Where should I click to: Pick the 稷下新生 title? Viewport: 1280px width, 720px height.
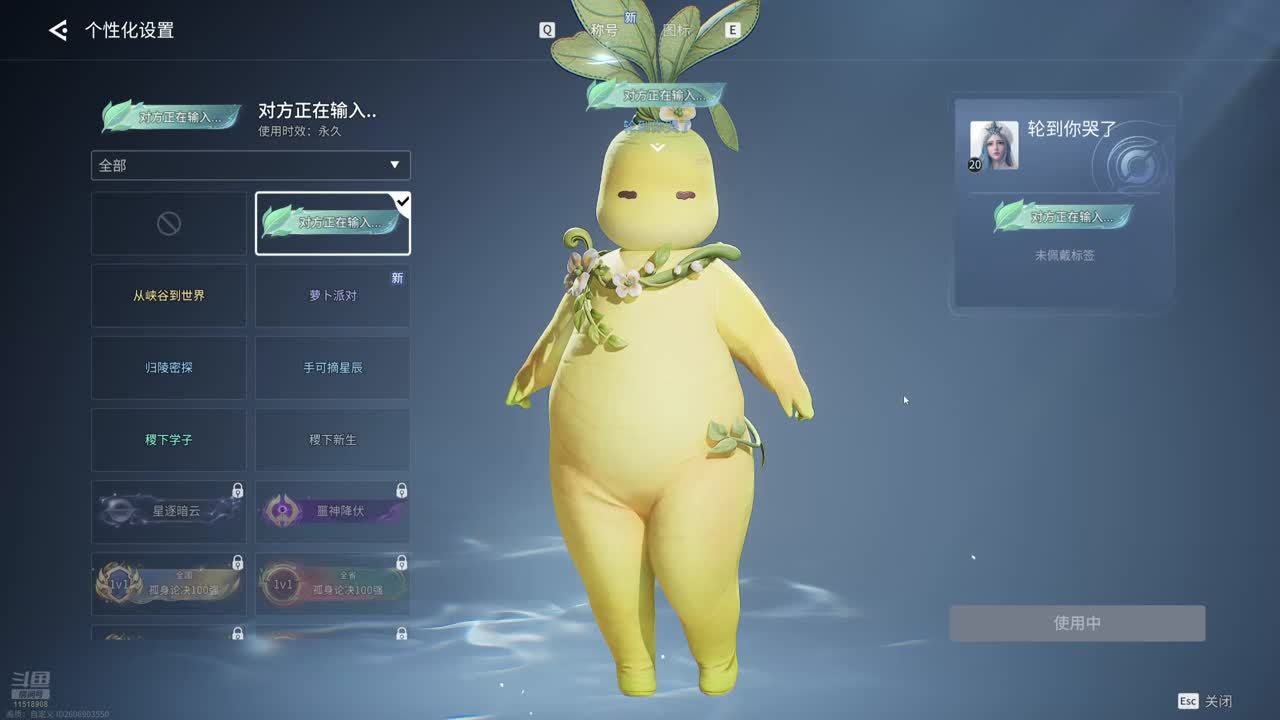tap(332, 440)
